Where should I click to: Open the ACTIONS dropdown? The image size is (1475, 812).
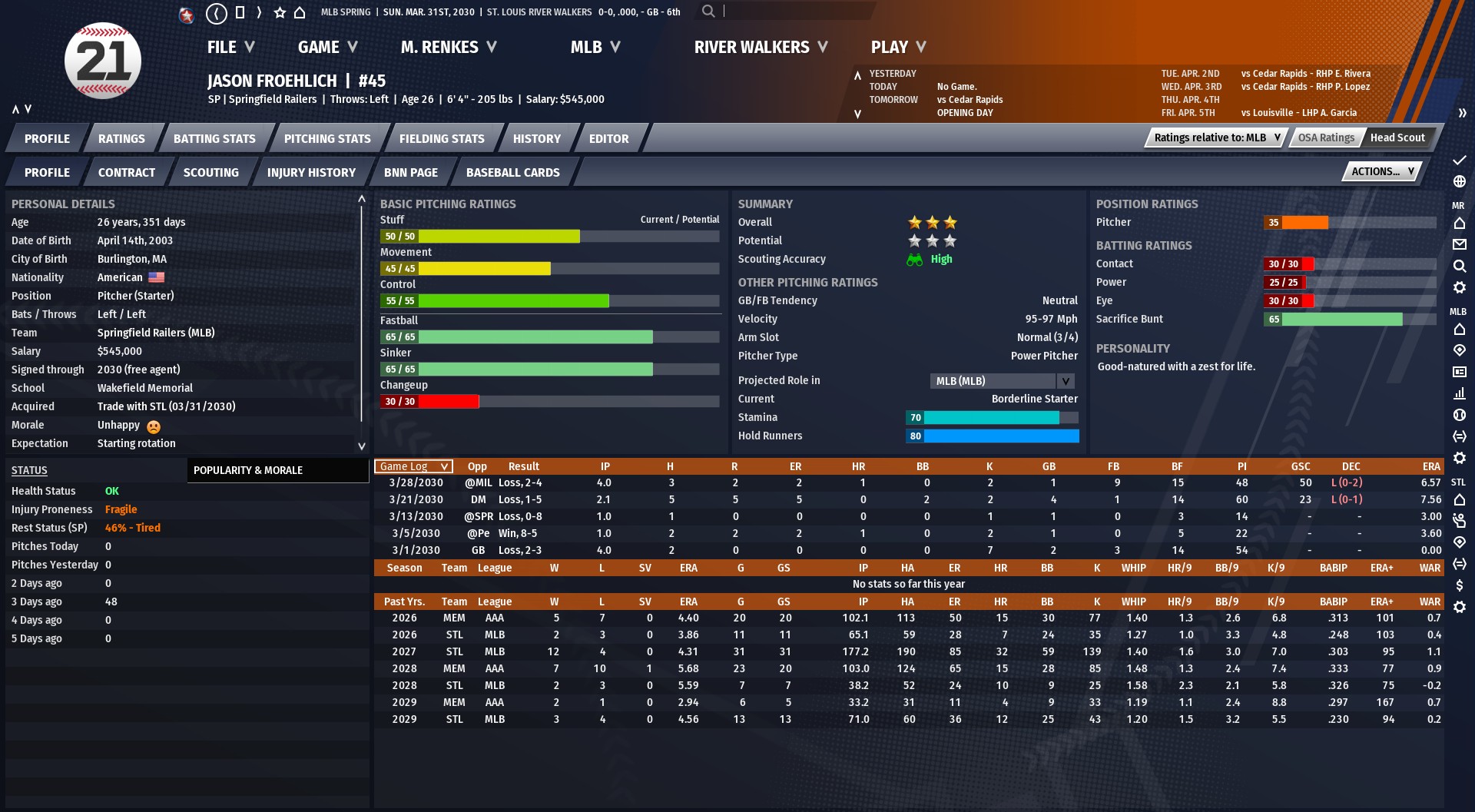tap(1382, 172)
